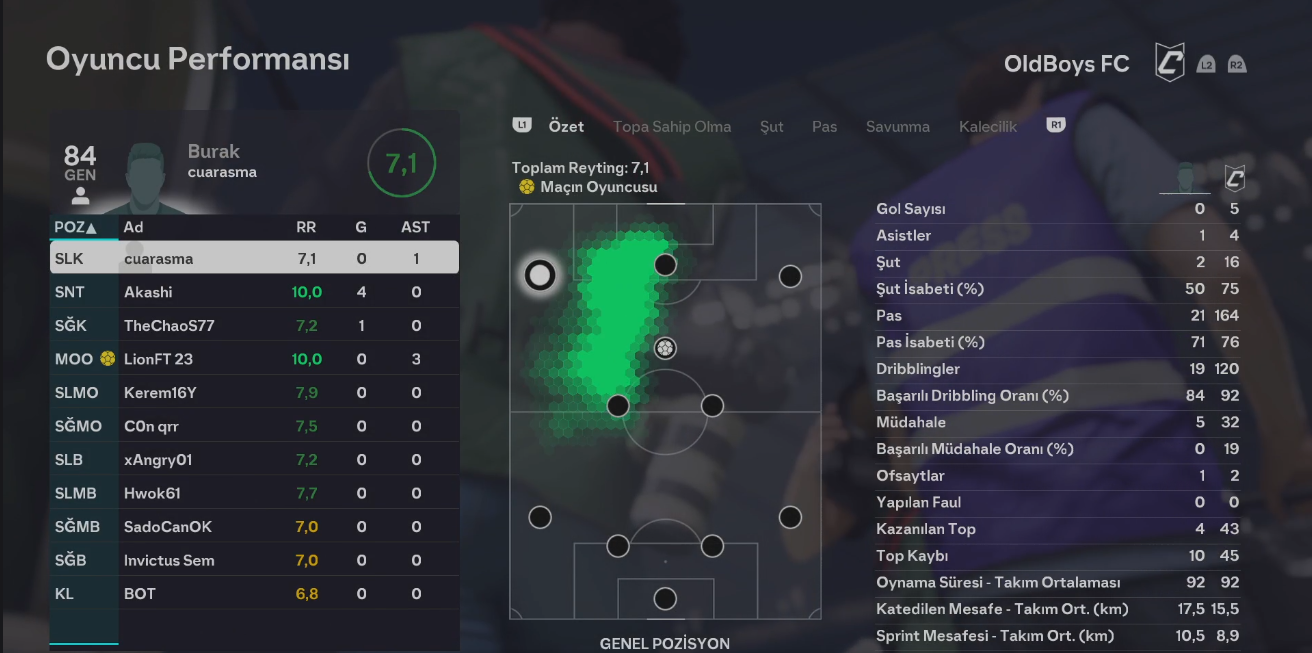This screenshot has width=1312, height=653.
Task: Open the Topa Sahip Olma tab
Action: [672, 127]
